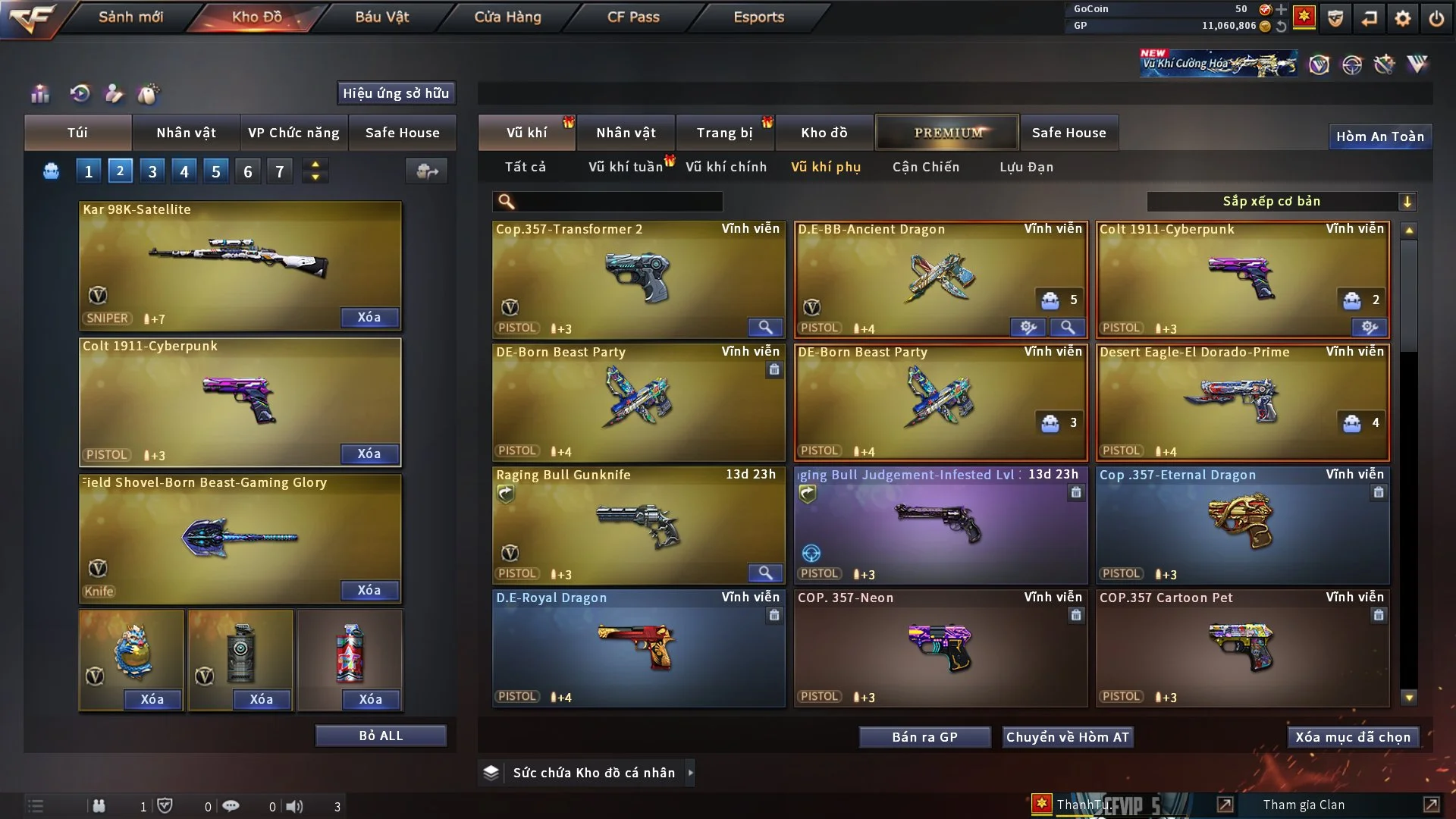
Task: Choose the Cop .357-Eternal Dragon pistol
Action: tap(1242, 525)
